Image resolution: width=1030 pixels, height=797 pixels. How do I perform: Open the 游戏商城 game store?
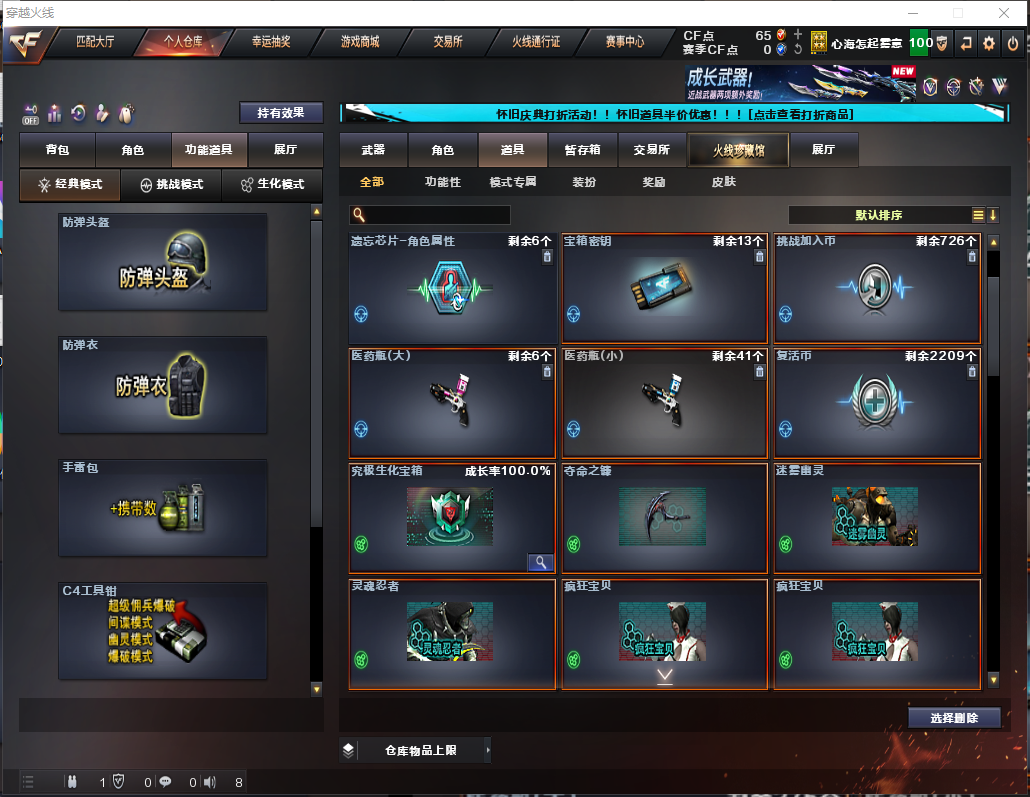tap(360, 42)
